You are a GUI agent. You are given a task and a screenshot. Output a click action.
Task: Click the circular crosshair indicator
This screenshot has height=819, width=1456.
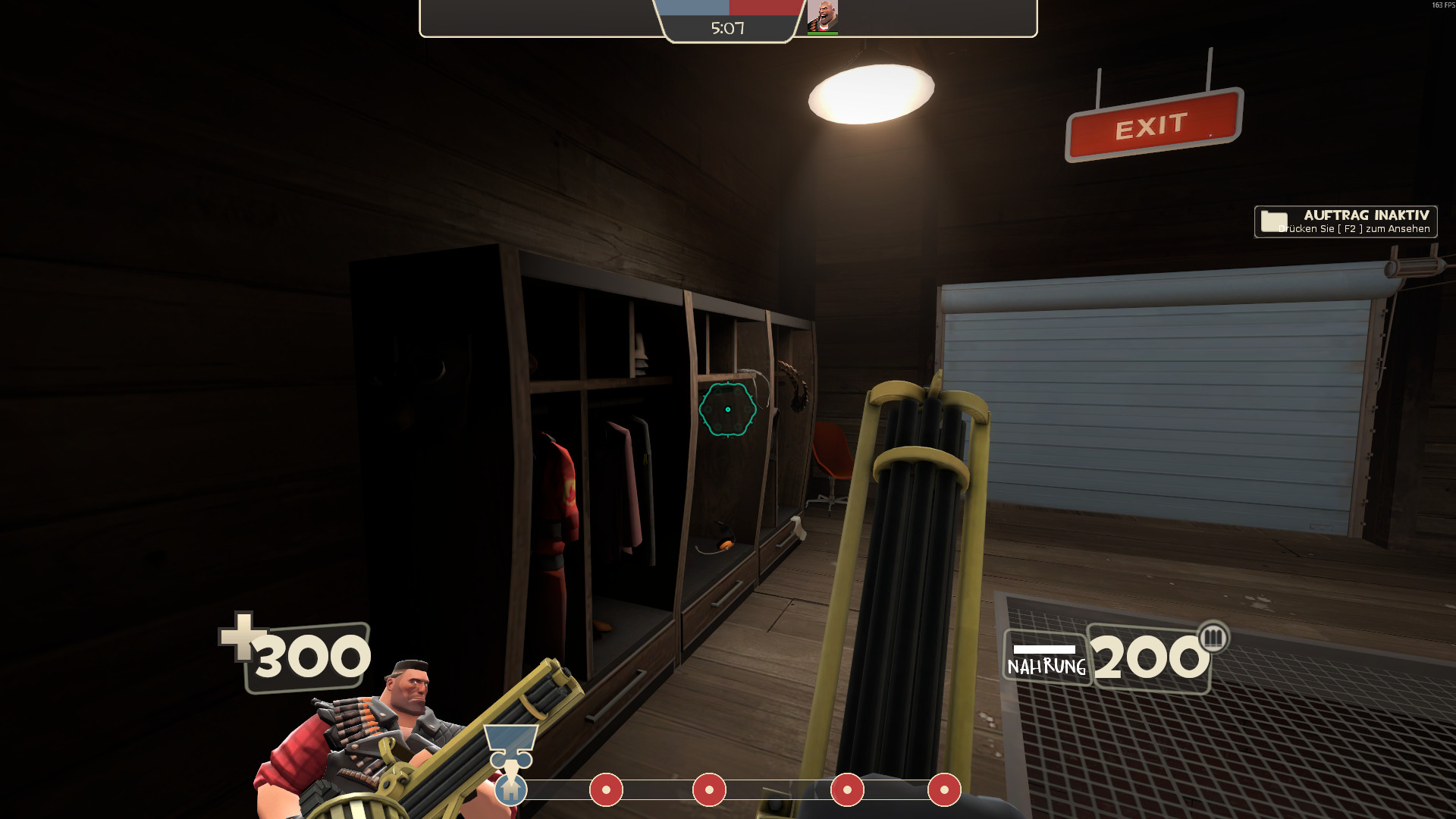click(729, 409)
